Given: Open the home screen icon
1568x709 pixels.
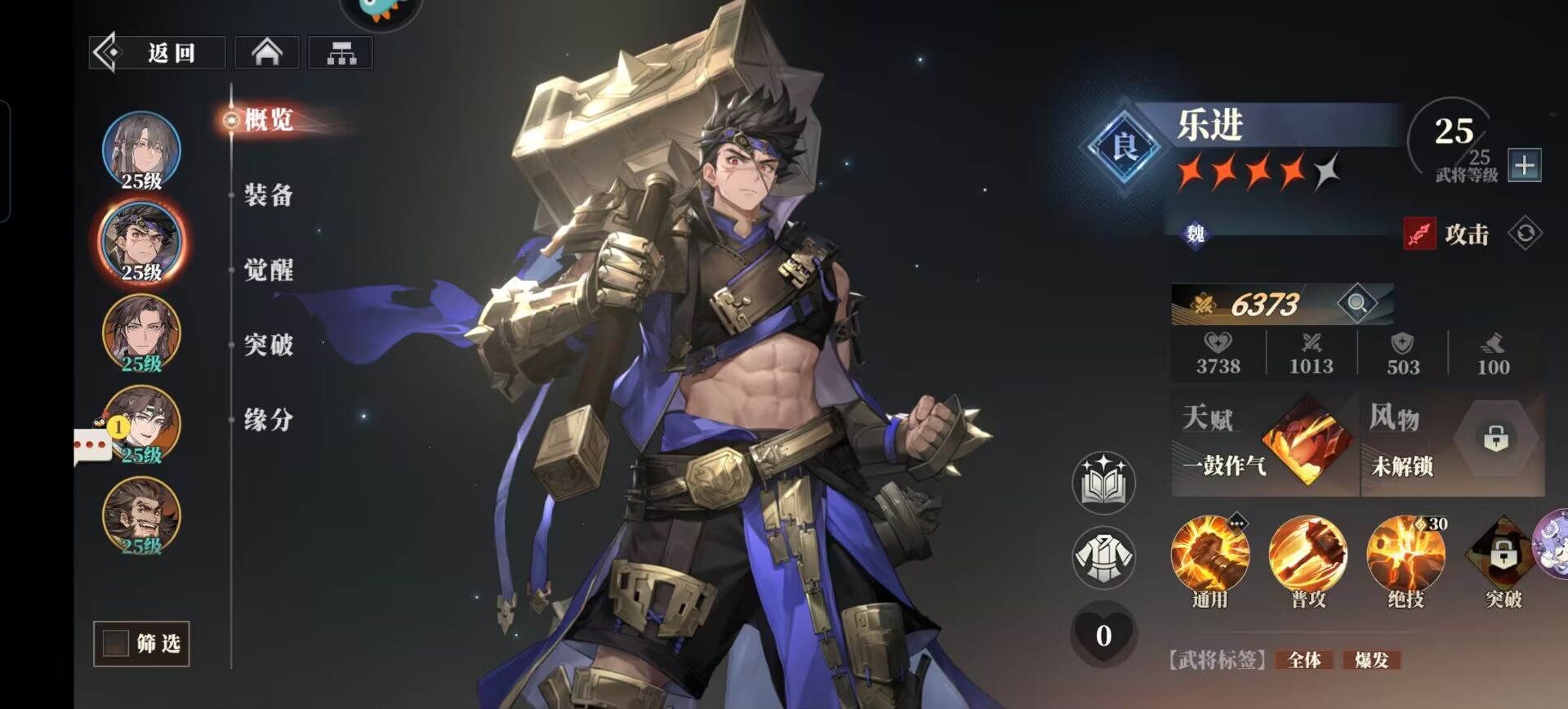Looking at the screenshot, I should tap(267, 53).
